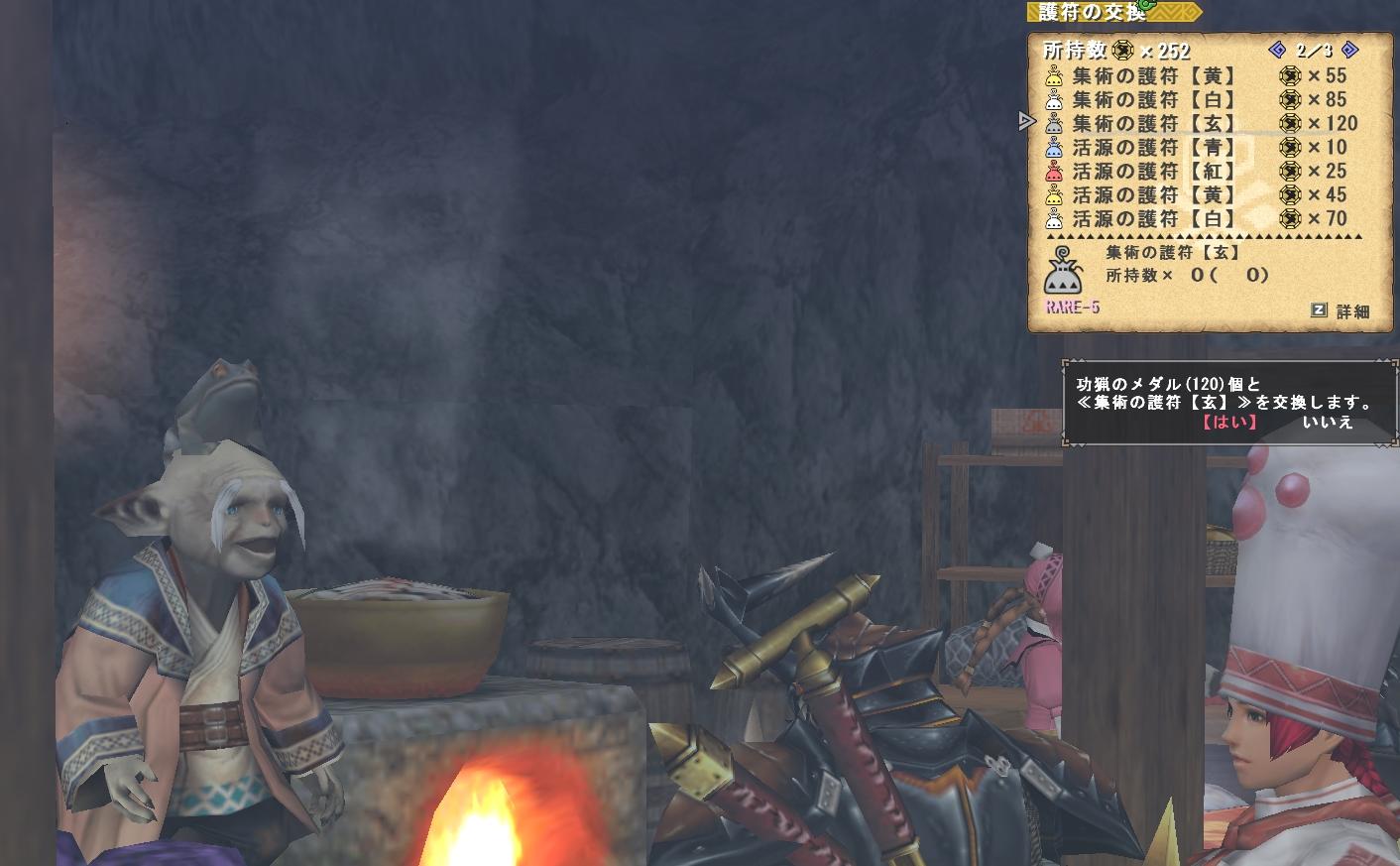Decline the exchange with いいえ
This screenshot has height=866, width=1400.
[1327, 422]
